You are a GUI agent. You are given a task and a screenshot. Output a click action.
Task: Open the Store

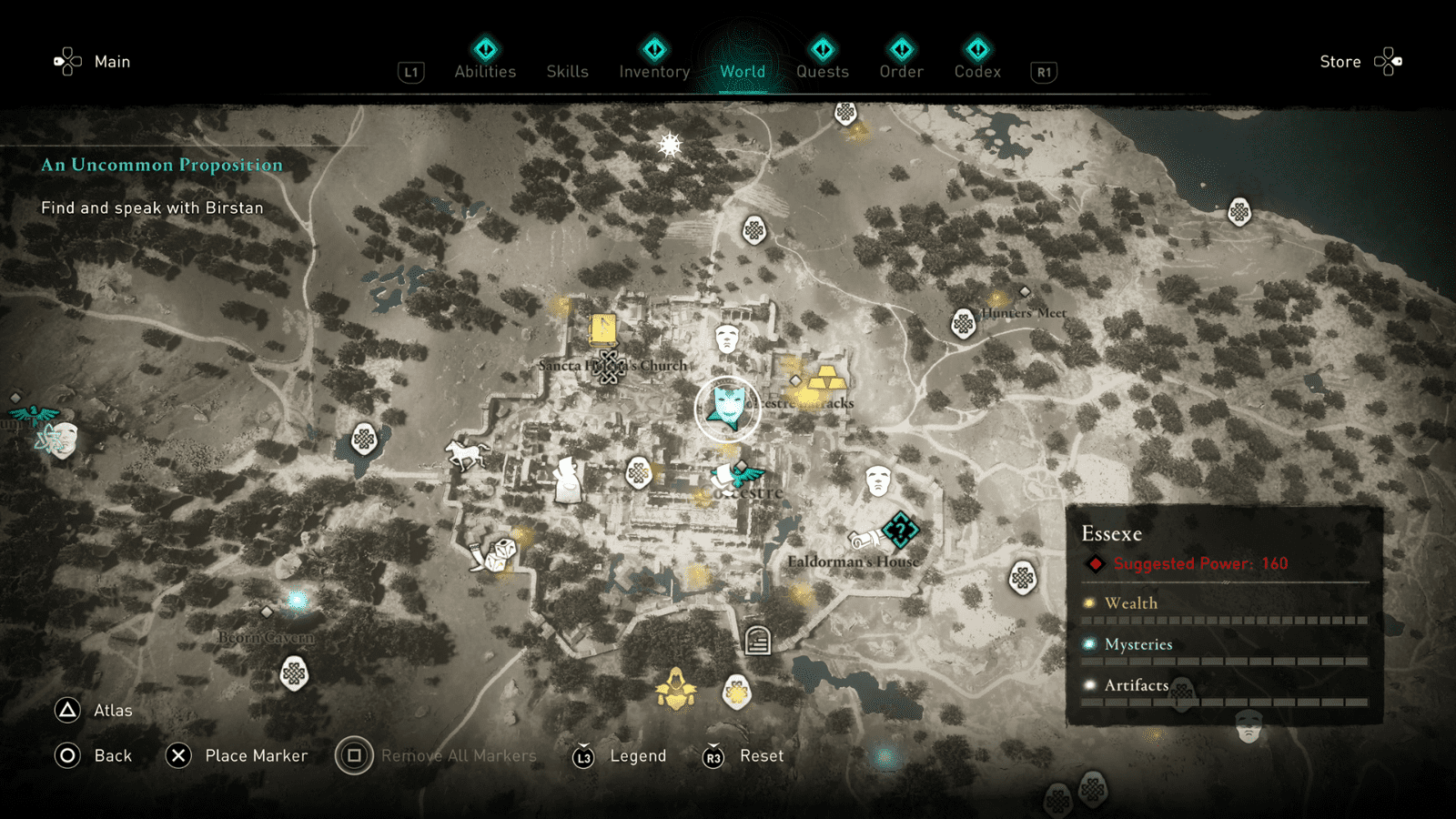coord(1340,61)
